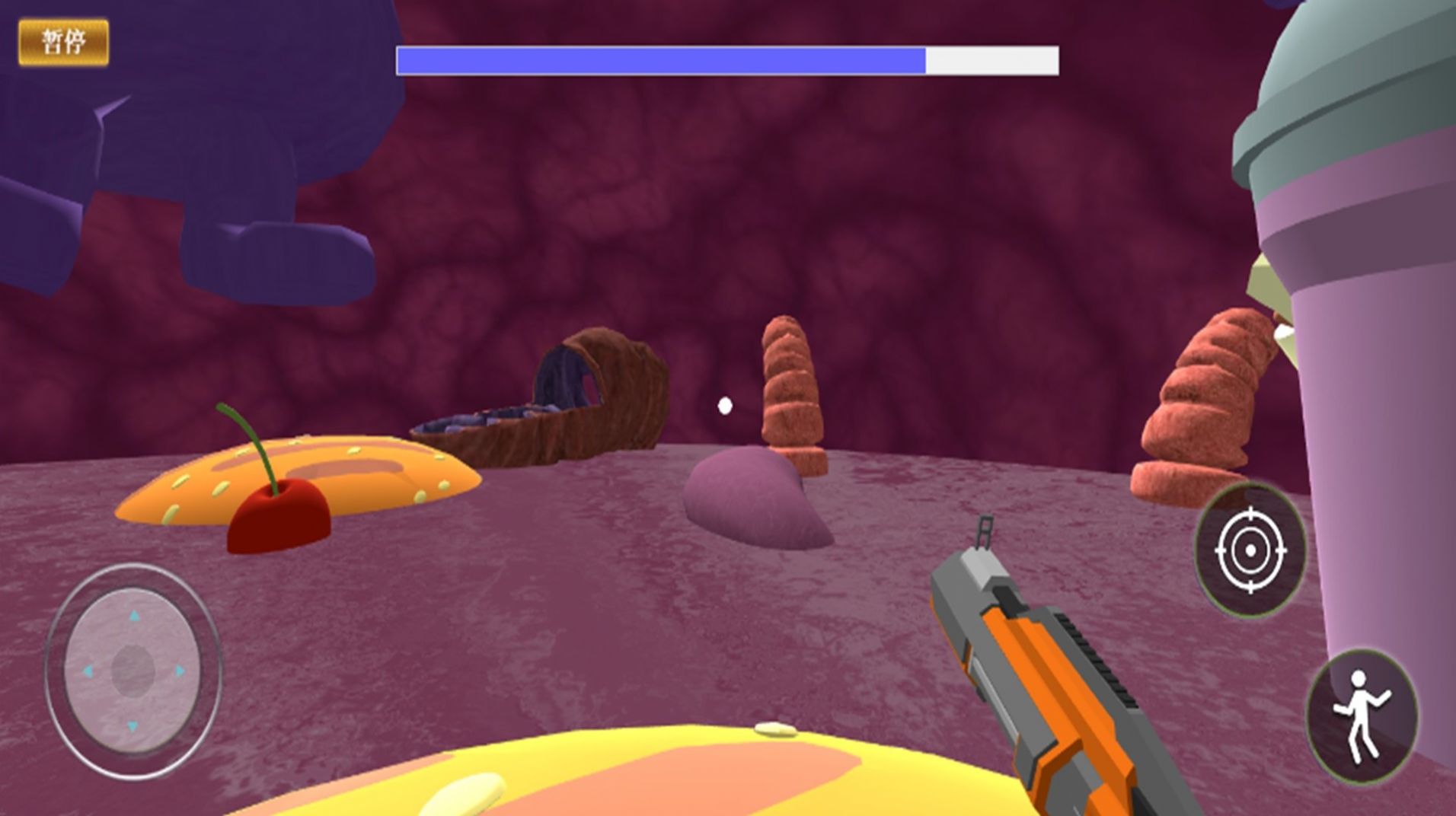Screen dimensions: 1456x816
Task: Click the gold 暂停 pause button
Action: (64, 43)
